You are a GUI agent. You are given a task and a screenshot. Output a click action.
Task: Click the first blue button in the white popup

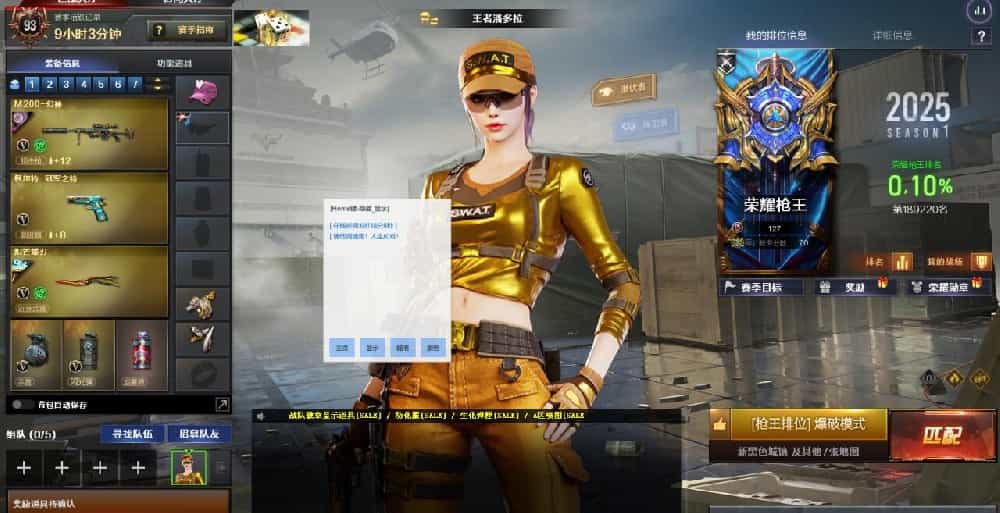[x=341, y=348]
